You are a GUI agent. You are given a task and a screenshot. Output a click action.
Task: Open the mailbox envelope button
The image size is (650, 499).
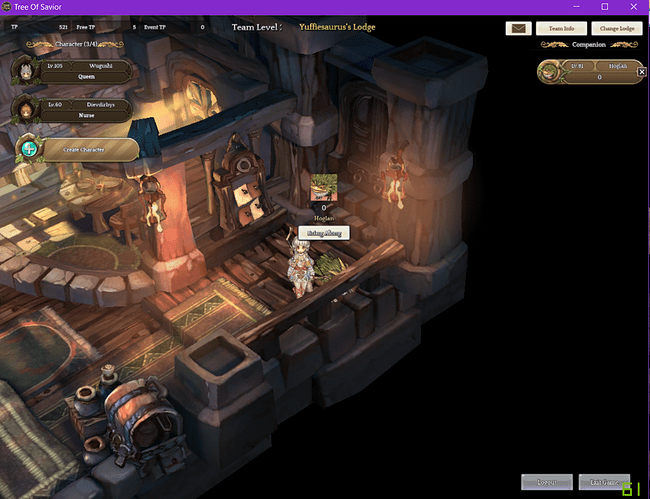(518, 29)
